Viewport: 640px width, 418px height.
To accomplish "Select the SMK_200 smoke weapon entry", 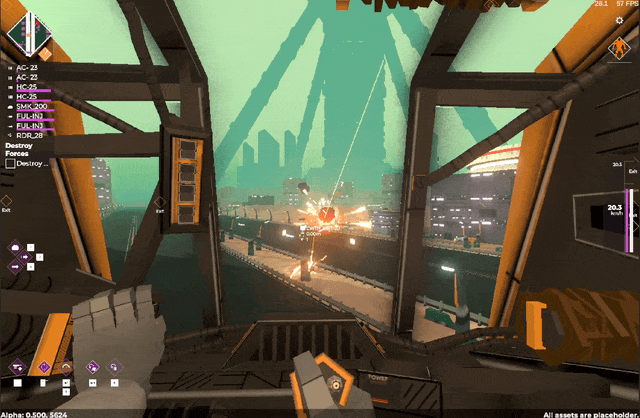I will [x=32, y=106].
